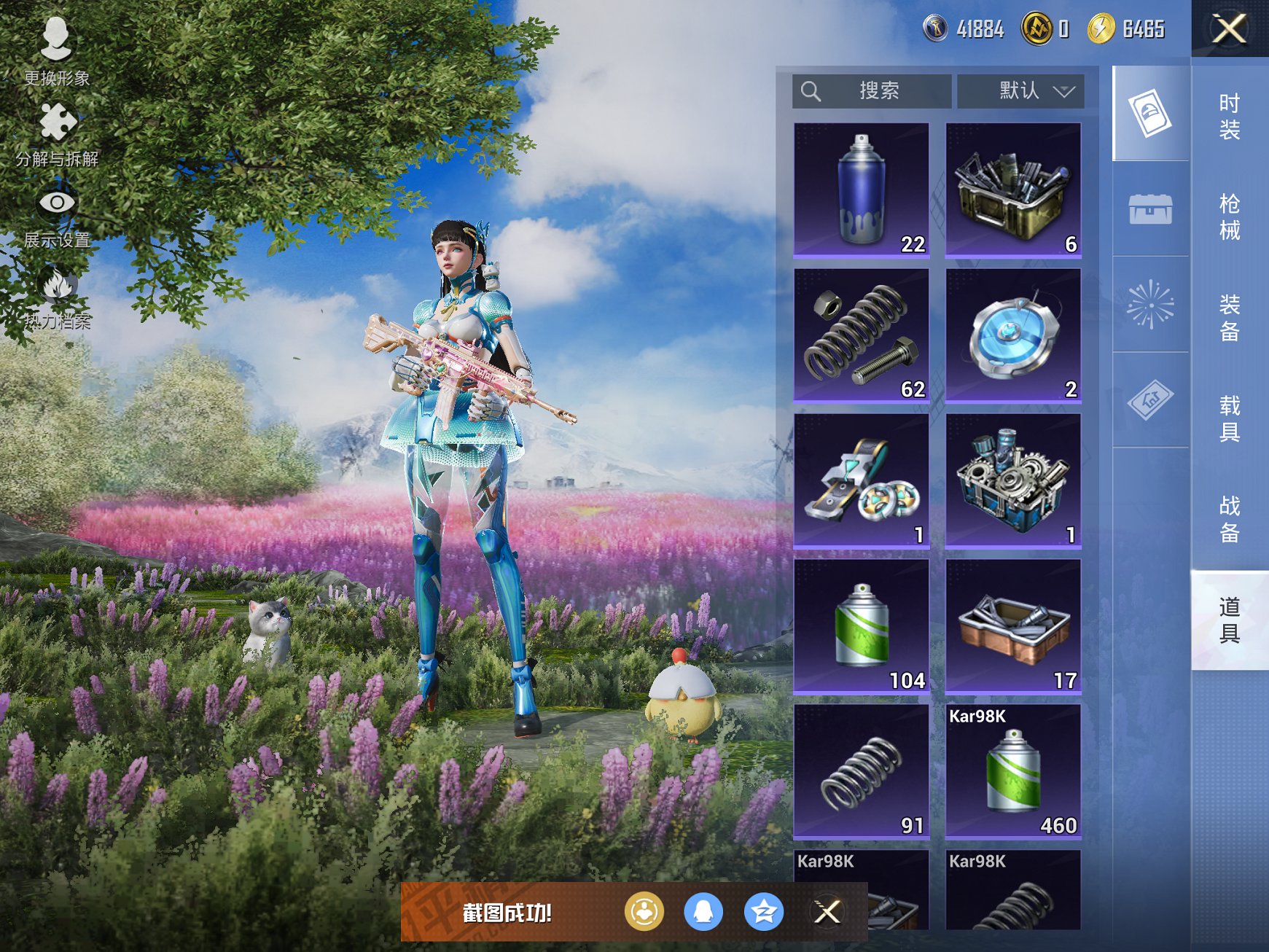Open the 载具 vehicles tab
Image resolution: width=1269 pixels, height=952 pixels.
click(x=1230, y=418)
